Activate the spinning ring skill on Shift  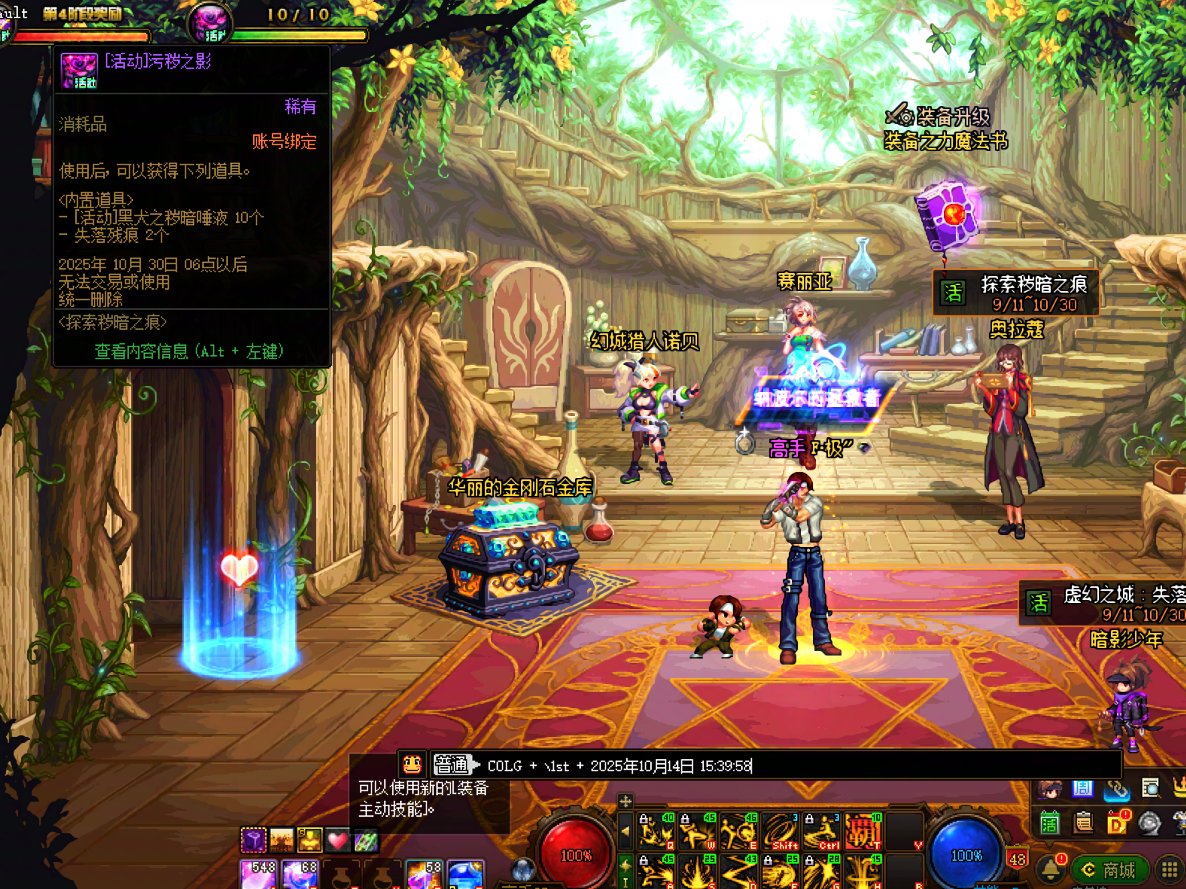point(780,829)
